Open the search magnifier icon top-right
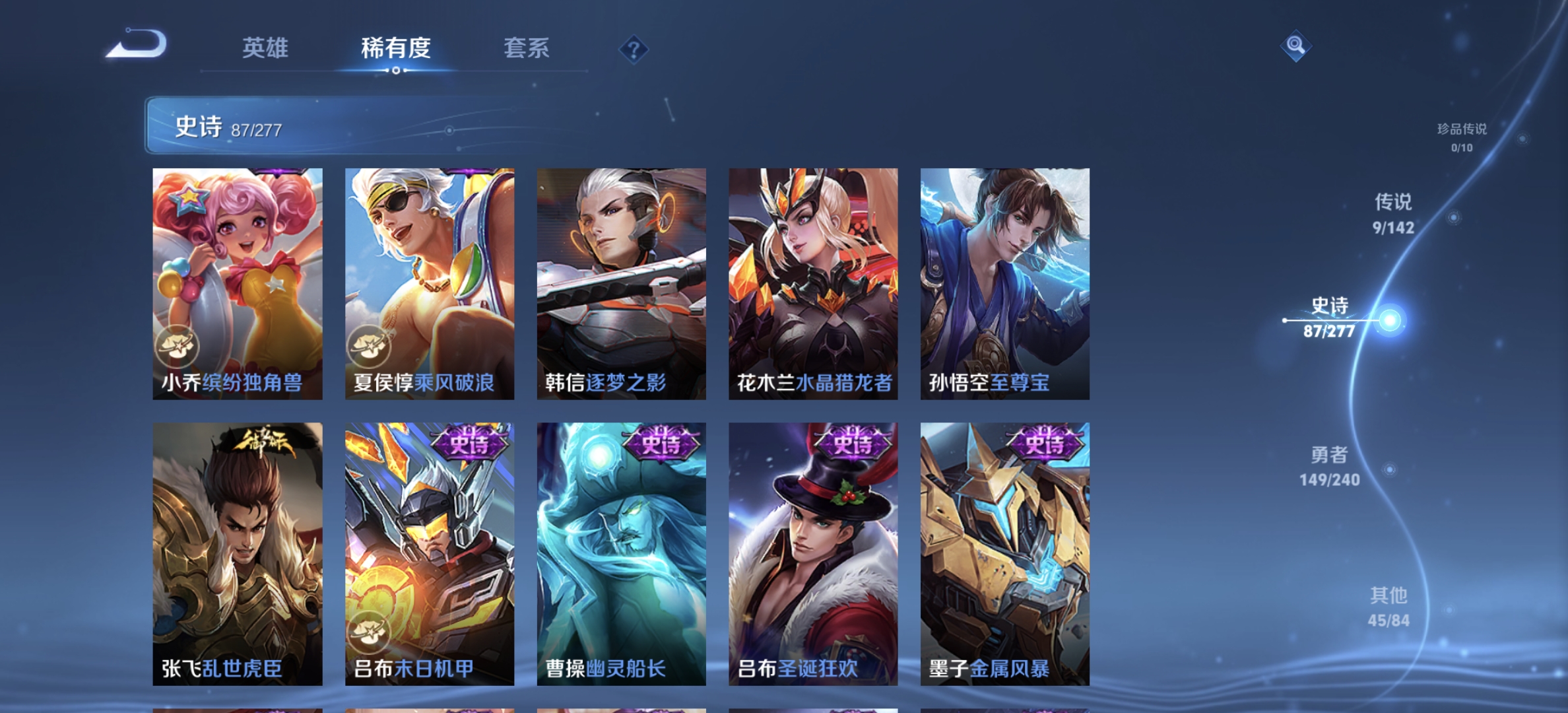This screenshot has width=1568, height=713. pyautogui.click(x=1295, y=47)
